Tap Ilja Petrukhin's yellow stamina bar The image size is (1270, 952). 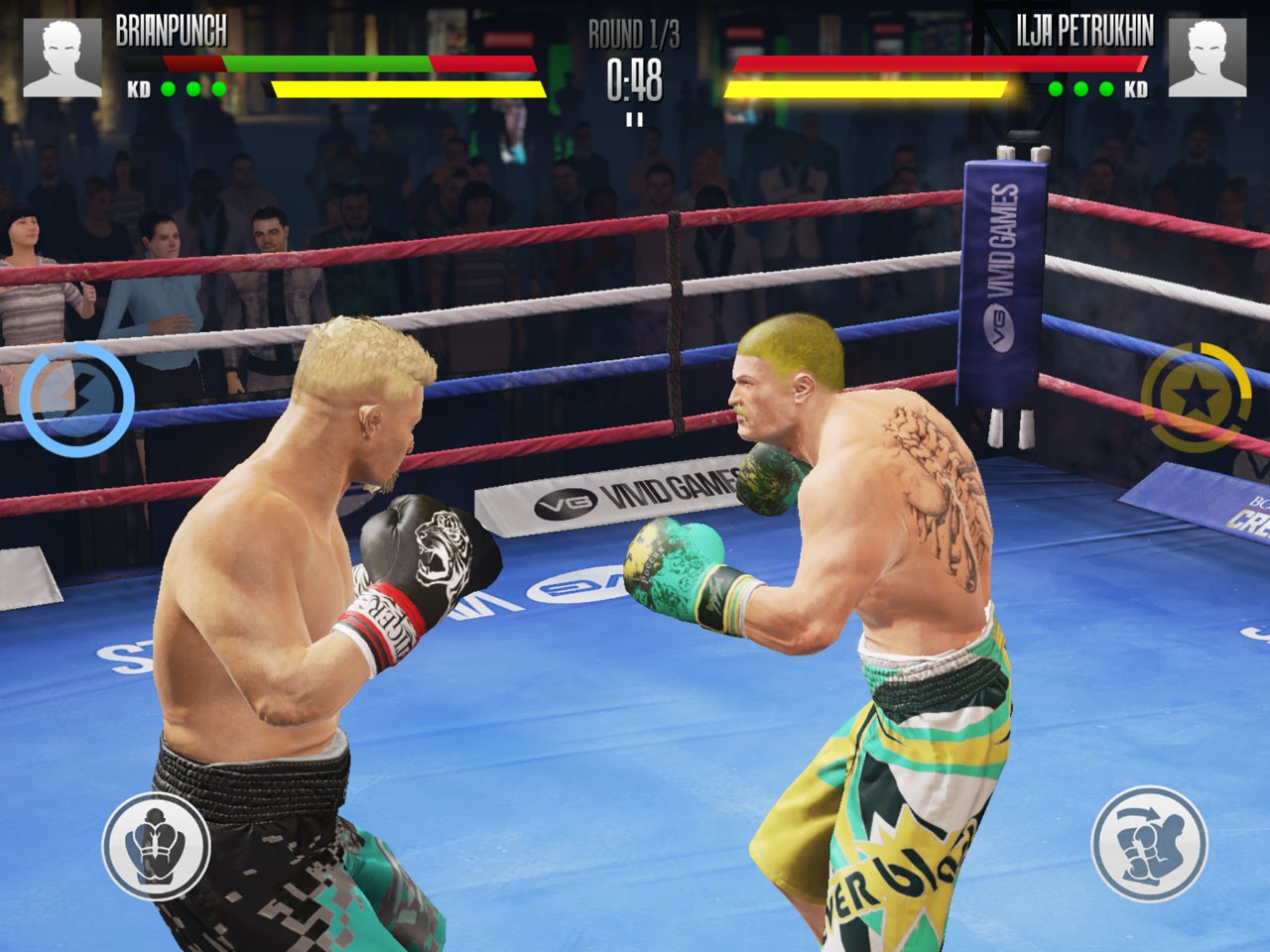coord(868,87)
